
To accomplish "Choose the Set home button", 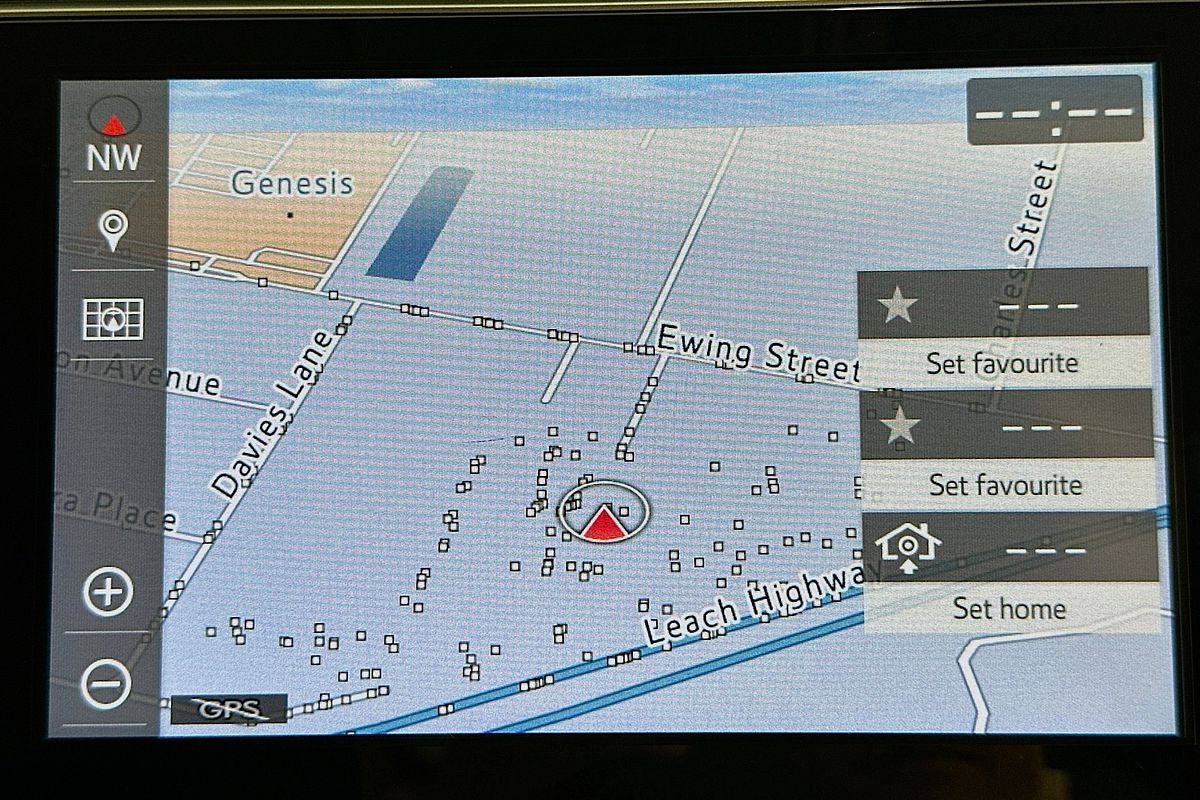I will click(x=1008, y=607).
